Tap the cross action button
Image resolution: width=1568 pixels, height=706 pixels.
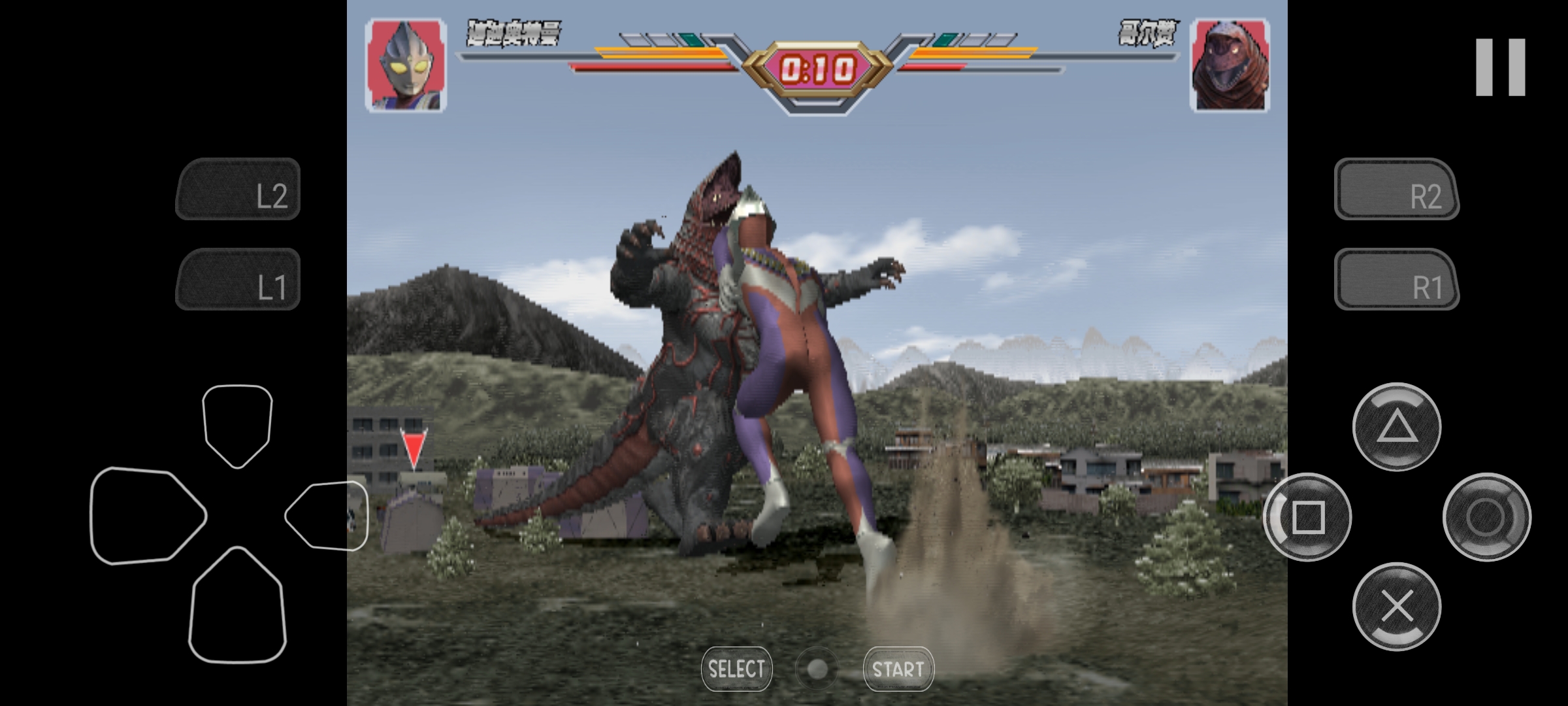pos(1396,607)
